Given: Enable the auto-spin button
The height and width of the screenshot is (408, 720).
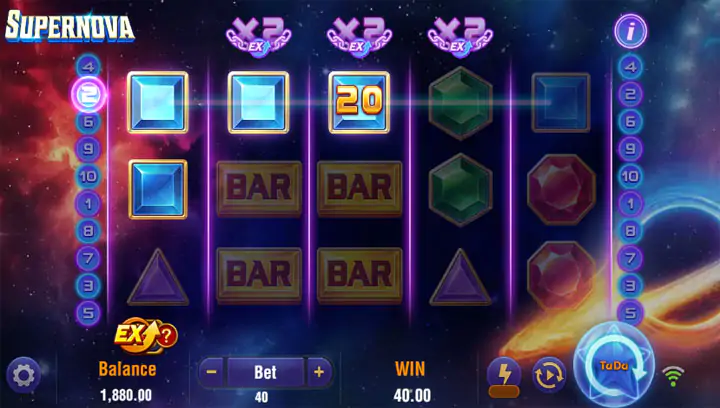Looking at the screenshot, I should point(549,374).
